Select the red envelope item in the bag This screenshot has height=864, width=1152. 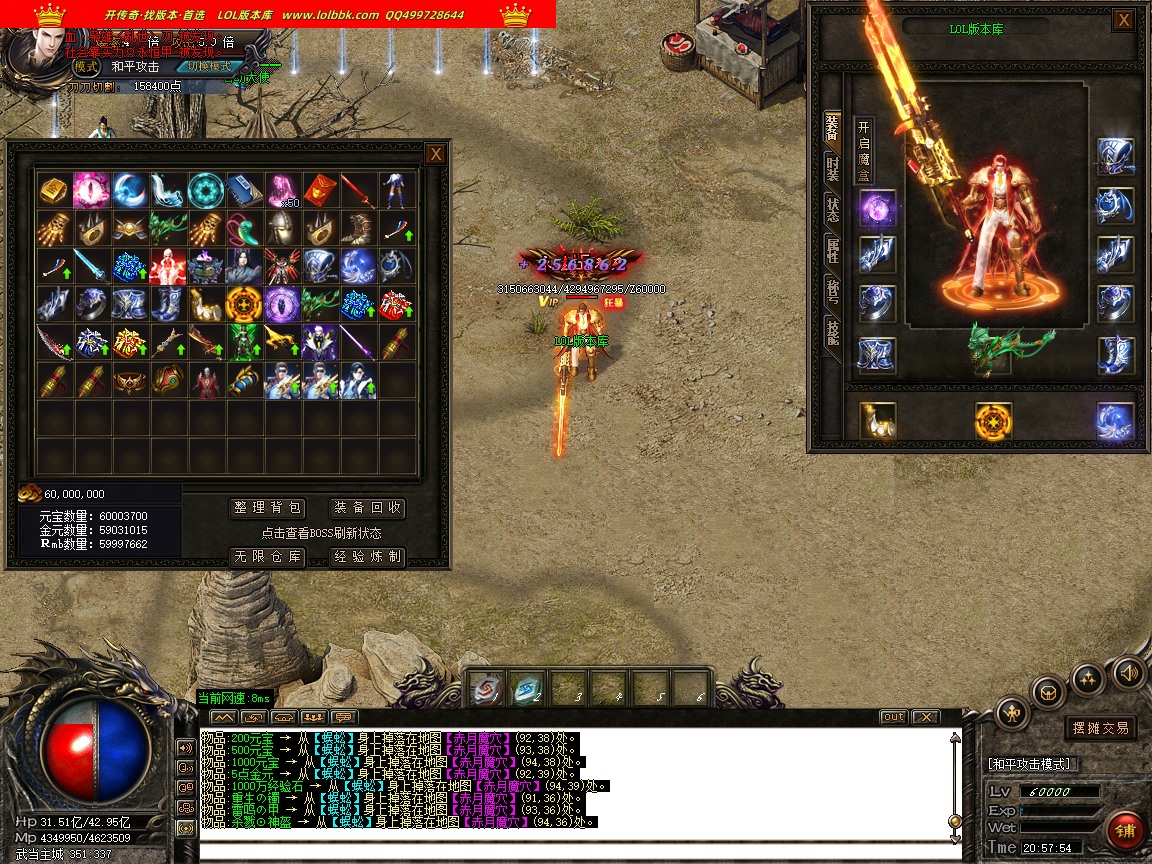(318, 189)
